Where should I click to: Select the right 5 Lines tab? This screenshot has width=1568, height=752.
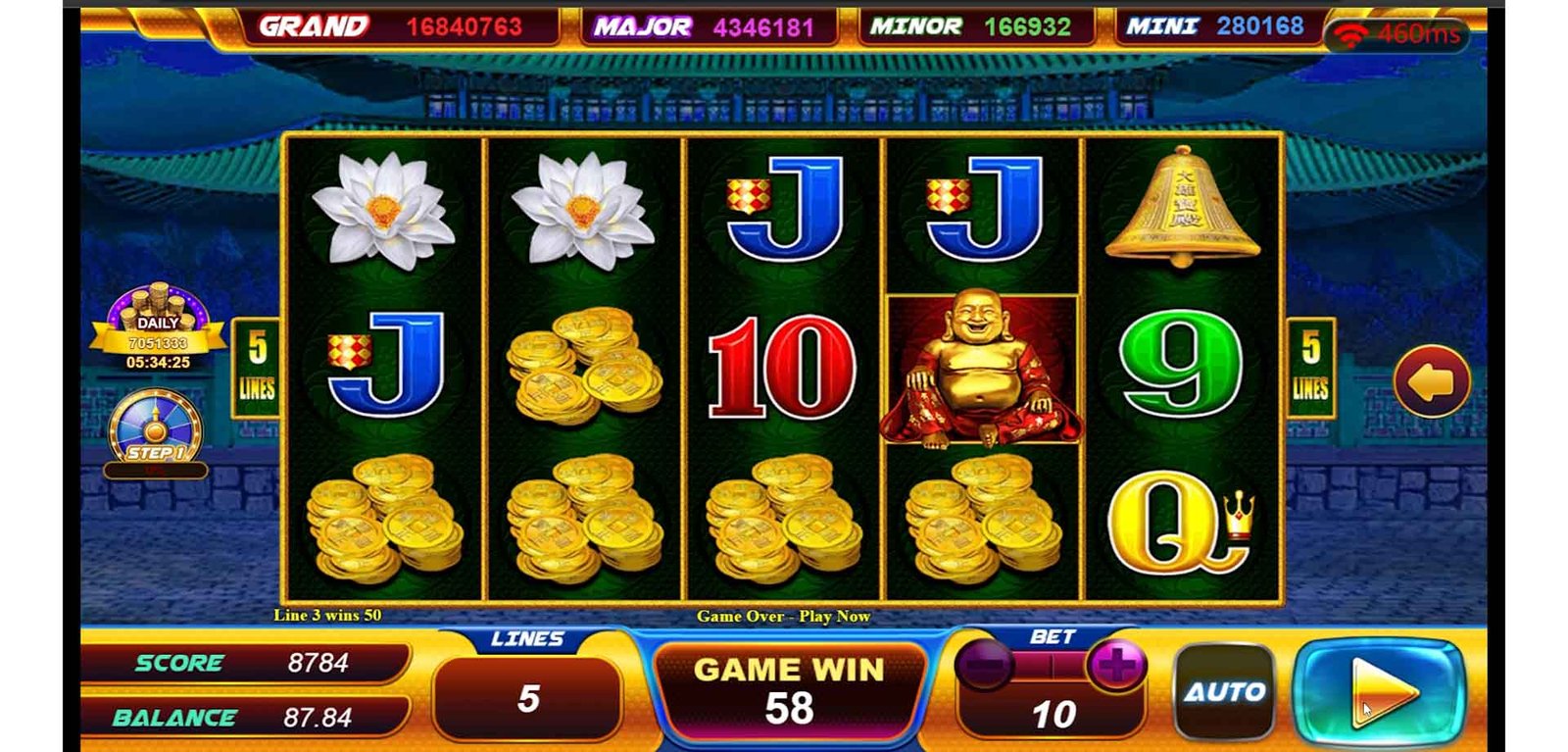[x=1310, y=368]
